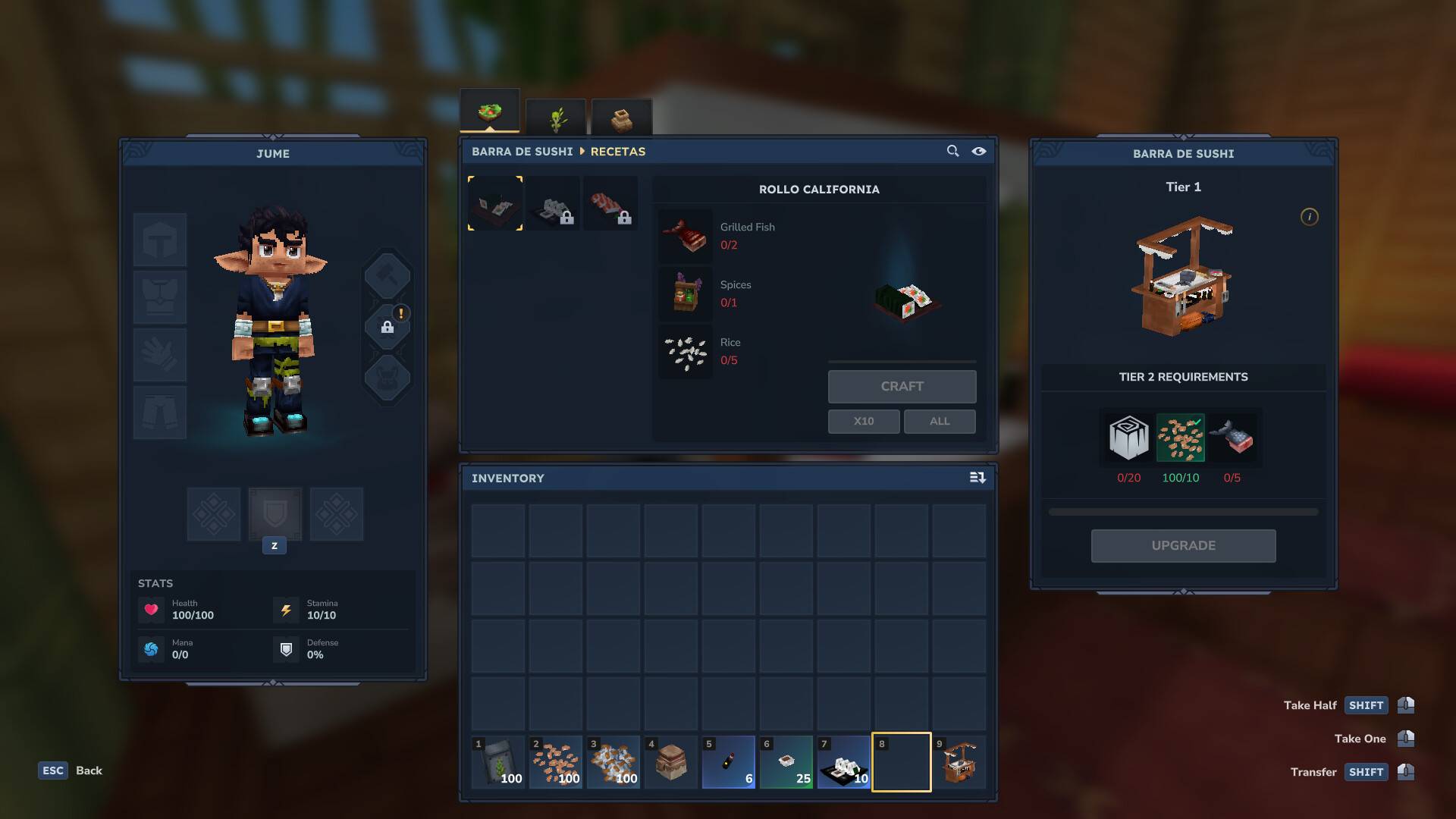Sort the inventory
Image resolution: width=1456 pixels, height=819 pixels.
click(977, 478)
